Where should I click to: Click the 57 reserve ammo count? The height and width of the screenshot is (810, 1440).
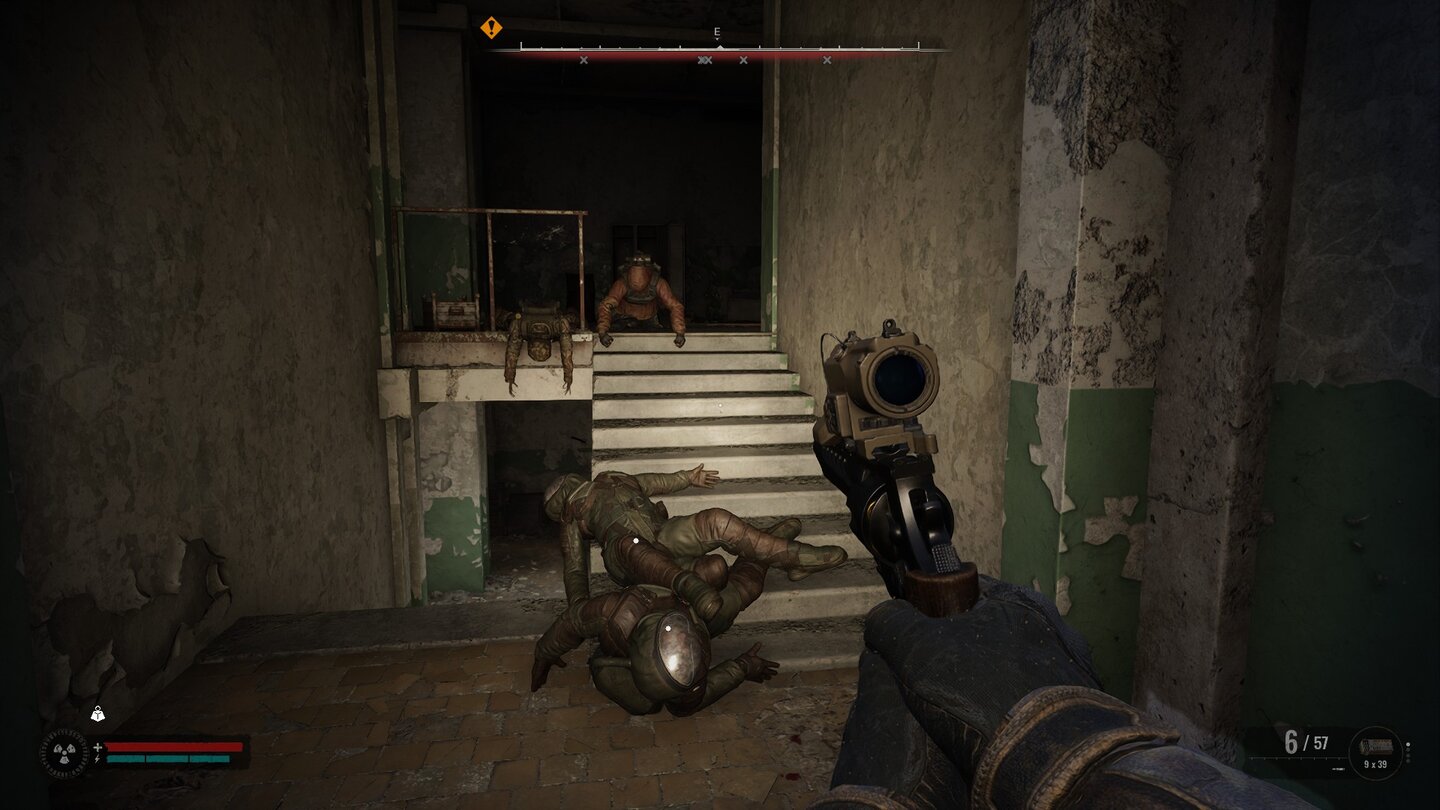click(1320, 743)
